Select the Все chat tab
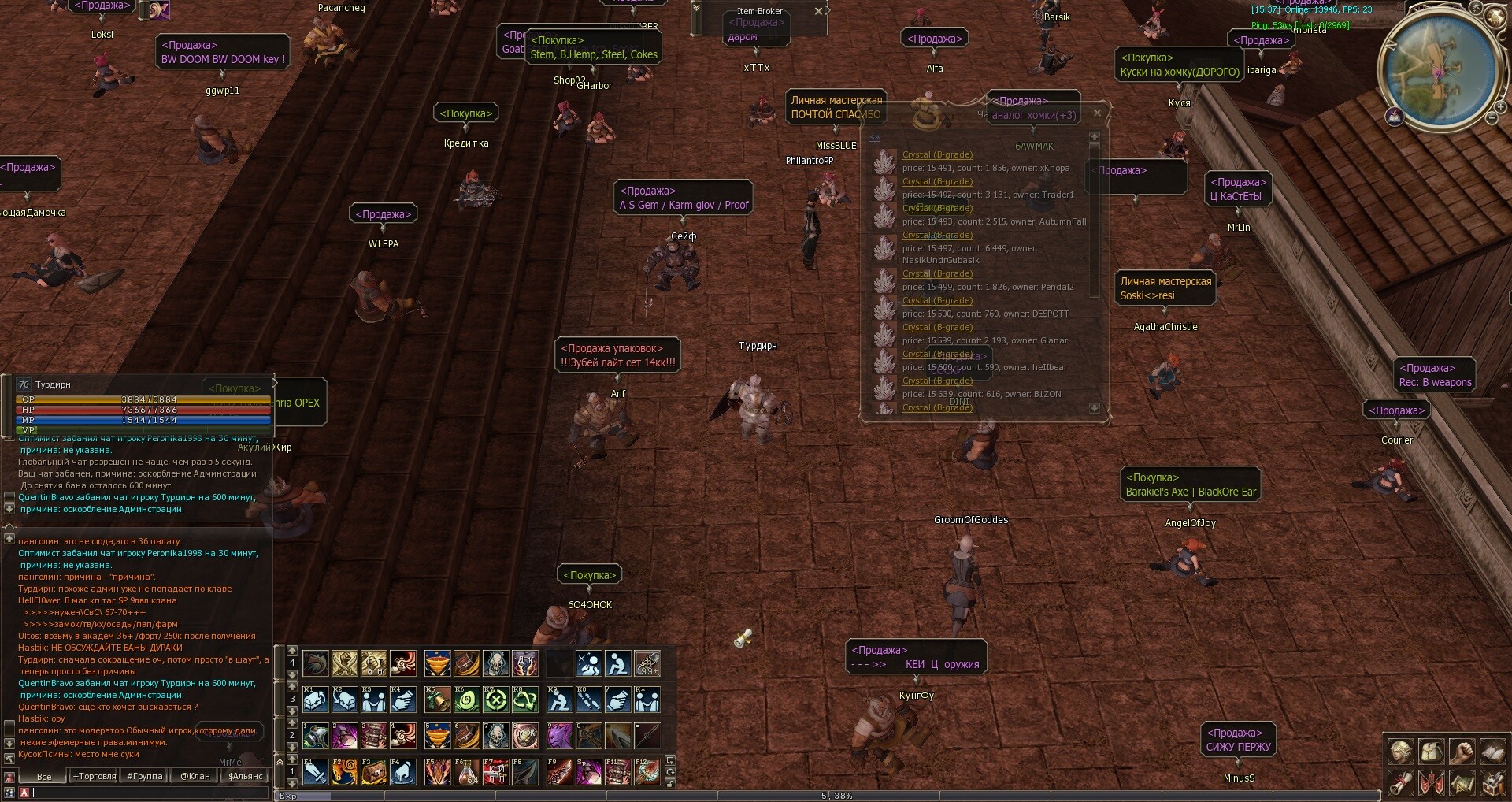Viewport: 1512px width, 802px height. [x=44, y=776]
